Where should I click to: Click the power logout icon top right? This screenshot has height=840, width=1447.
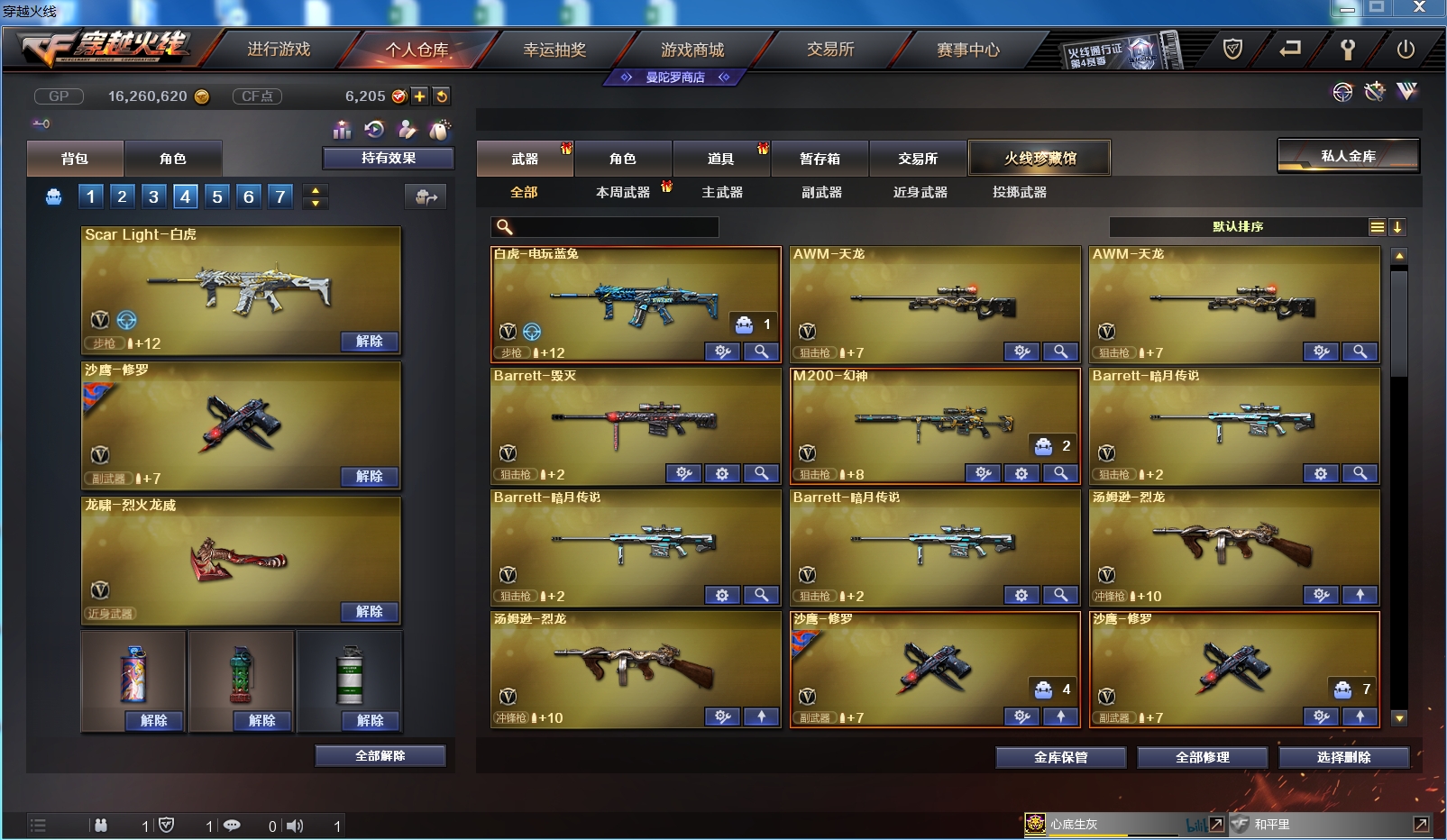click(x=1405, y=50)
